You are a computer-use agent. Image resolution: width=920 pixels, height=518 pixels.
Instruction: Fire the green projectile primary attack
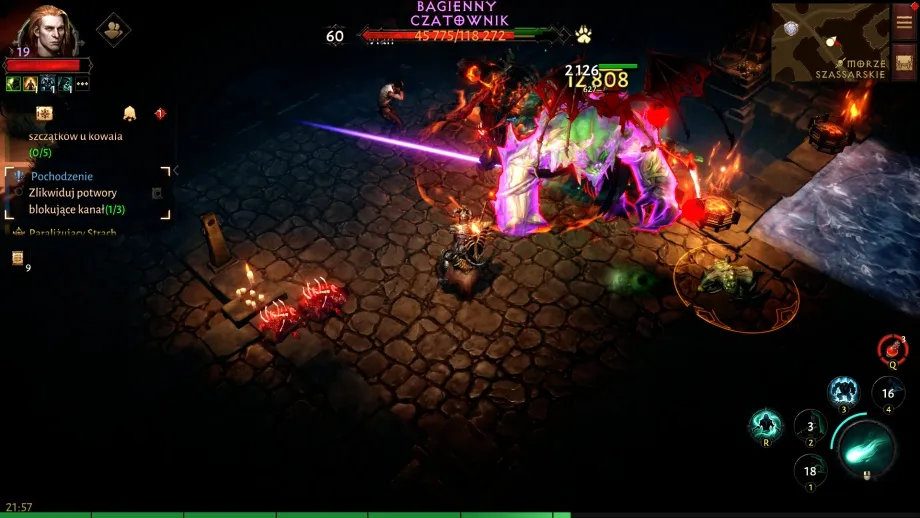coord(864,447)
